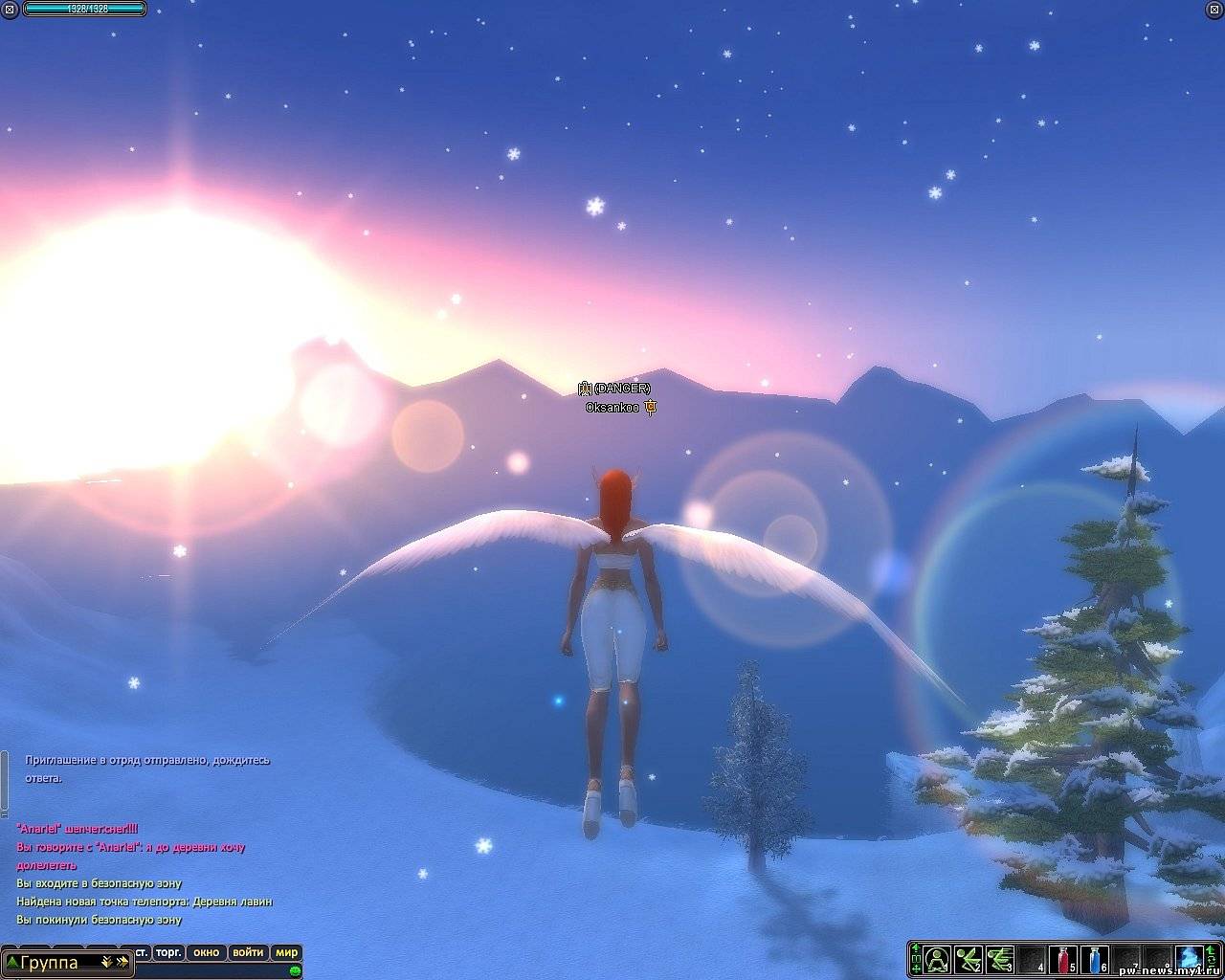Open the мир chat tab

tap(286, 952)
